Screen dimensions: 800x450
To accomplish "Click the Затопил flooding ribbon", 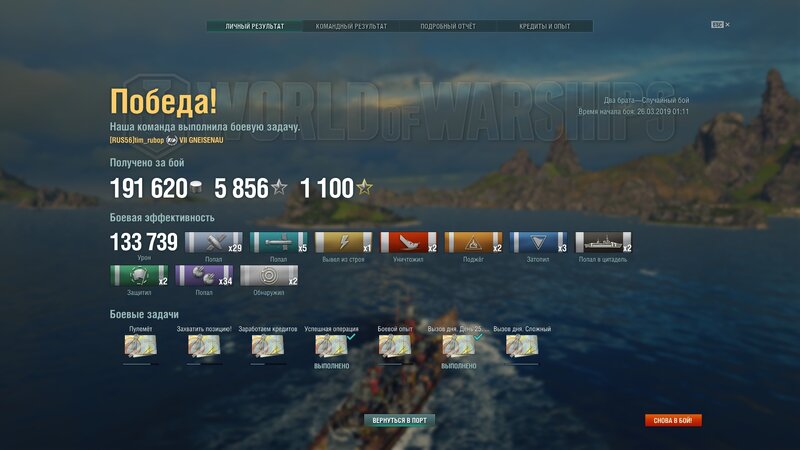I will coord(538,243).
